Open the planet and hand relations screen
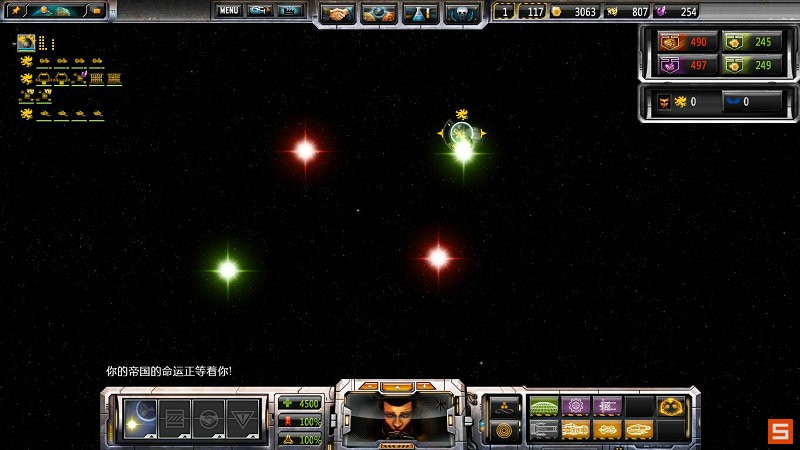800x450 pixels. click(x=379, y=14)
